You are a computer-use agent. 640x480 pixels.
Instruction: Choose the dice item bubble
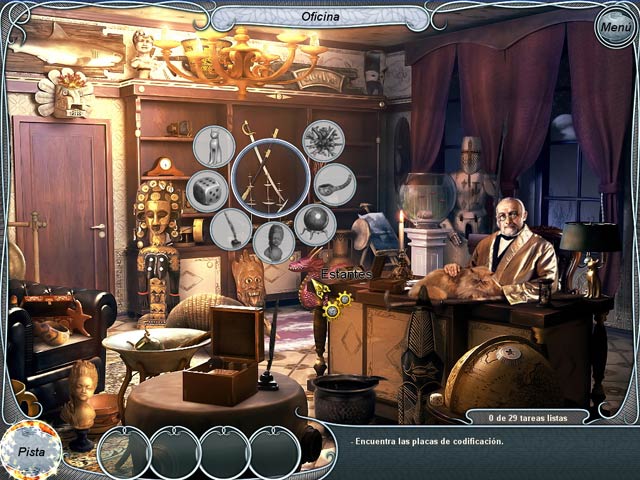[x=207, y=190]
